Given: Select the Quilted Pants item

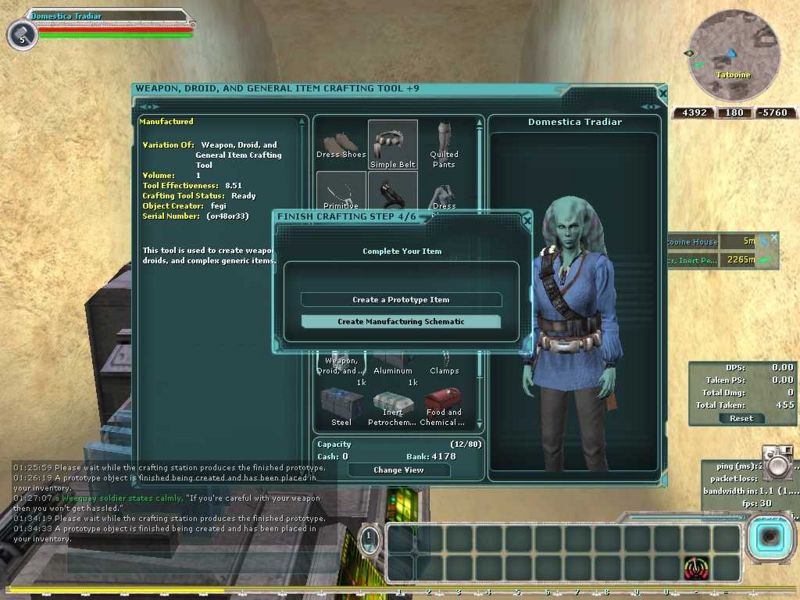Looking at the screenshot, I should [444, 145].
